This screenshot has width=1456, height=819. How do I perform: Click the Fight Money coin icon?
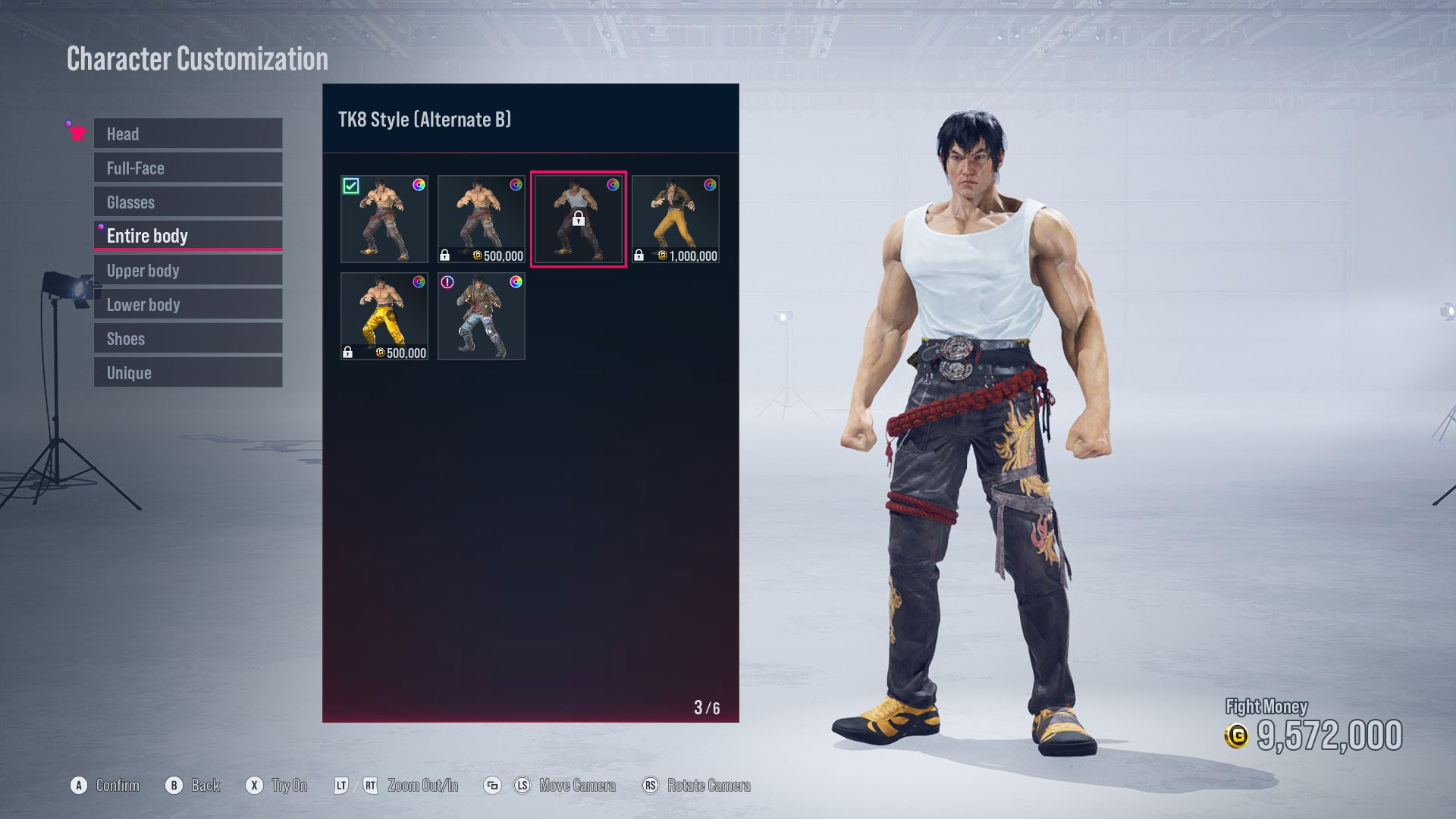coord(1235,735)
